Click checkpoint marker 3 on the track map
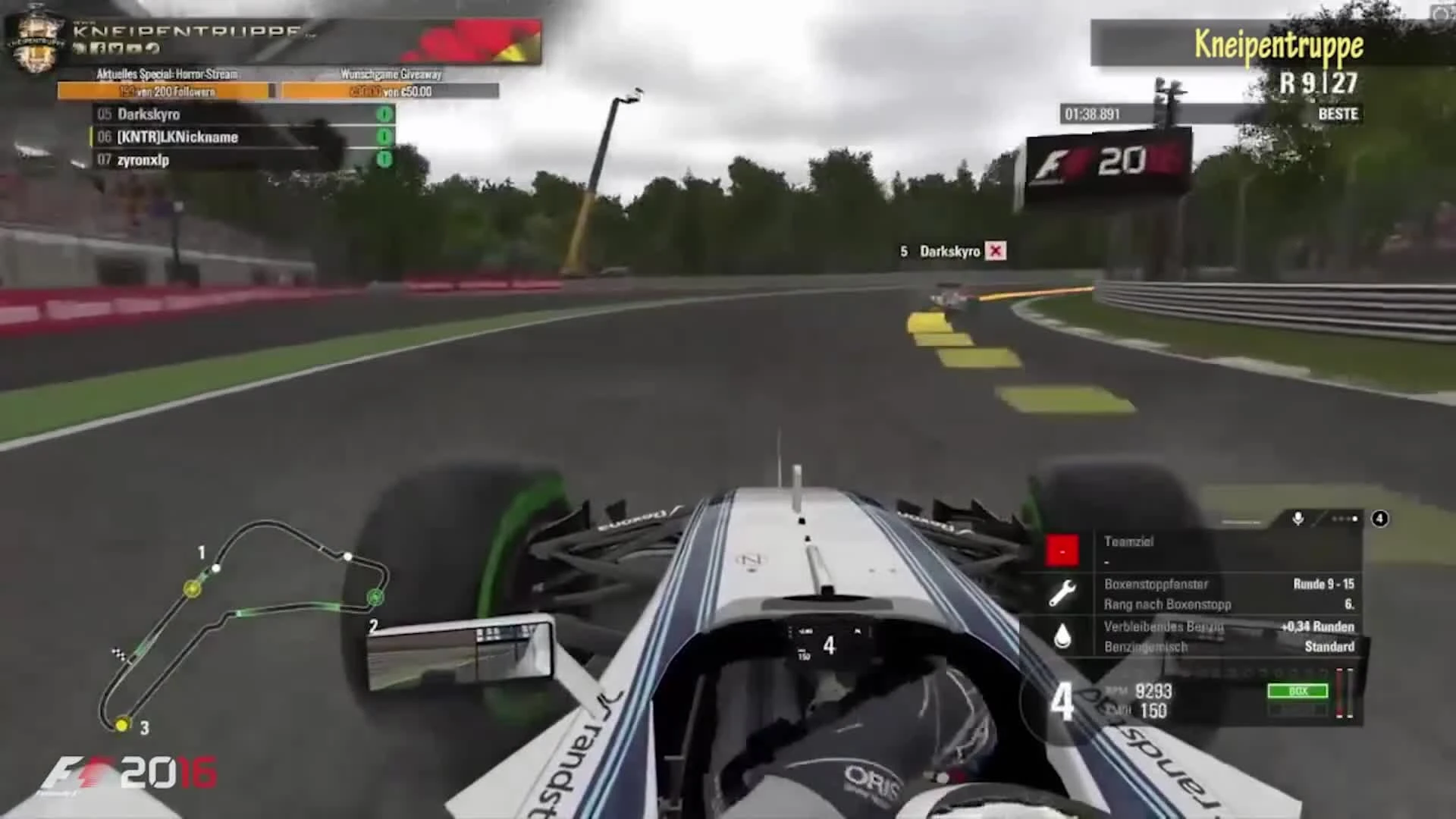The width and height of the screenshot is (1456, 819). (x=121, y=726)
